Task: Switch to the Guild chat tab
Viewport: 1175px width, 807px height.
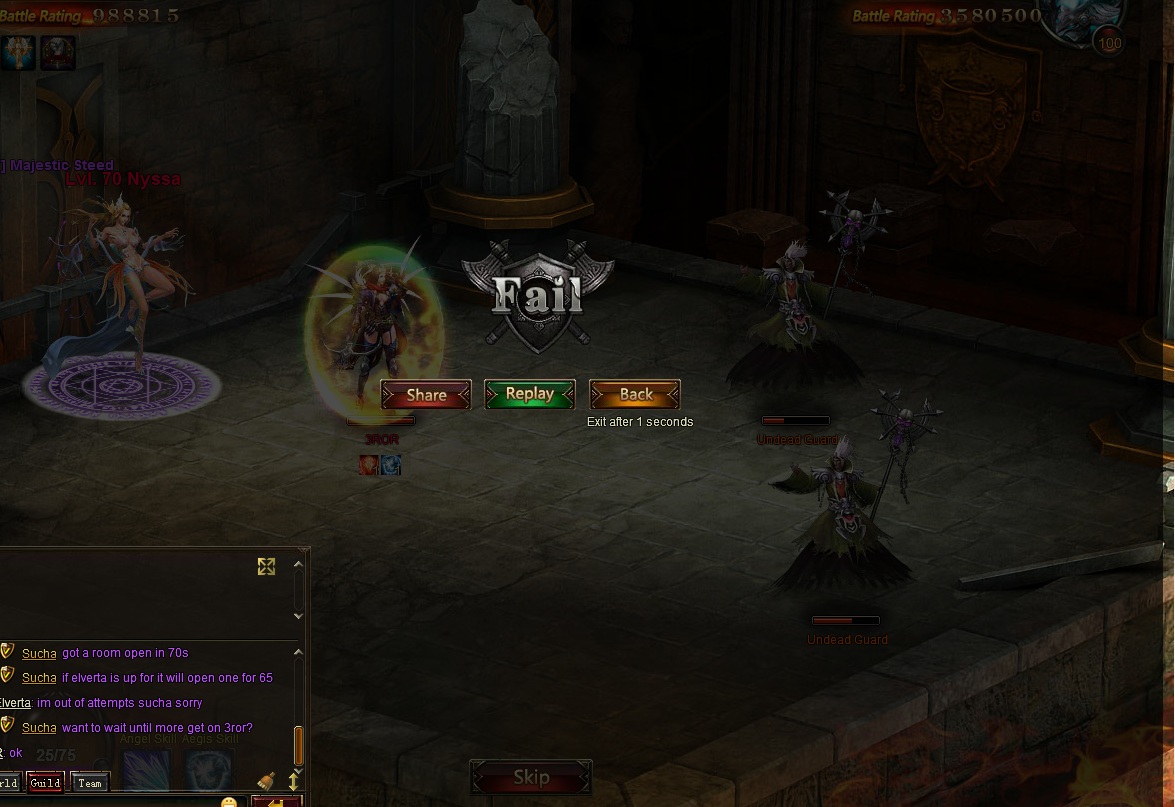Action: 45,783
